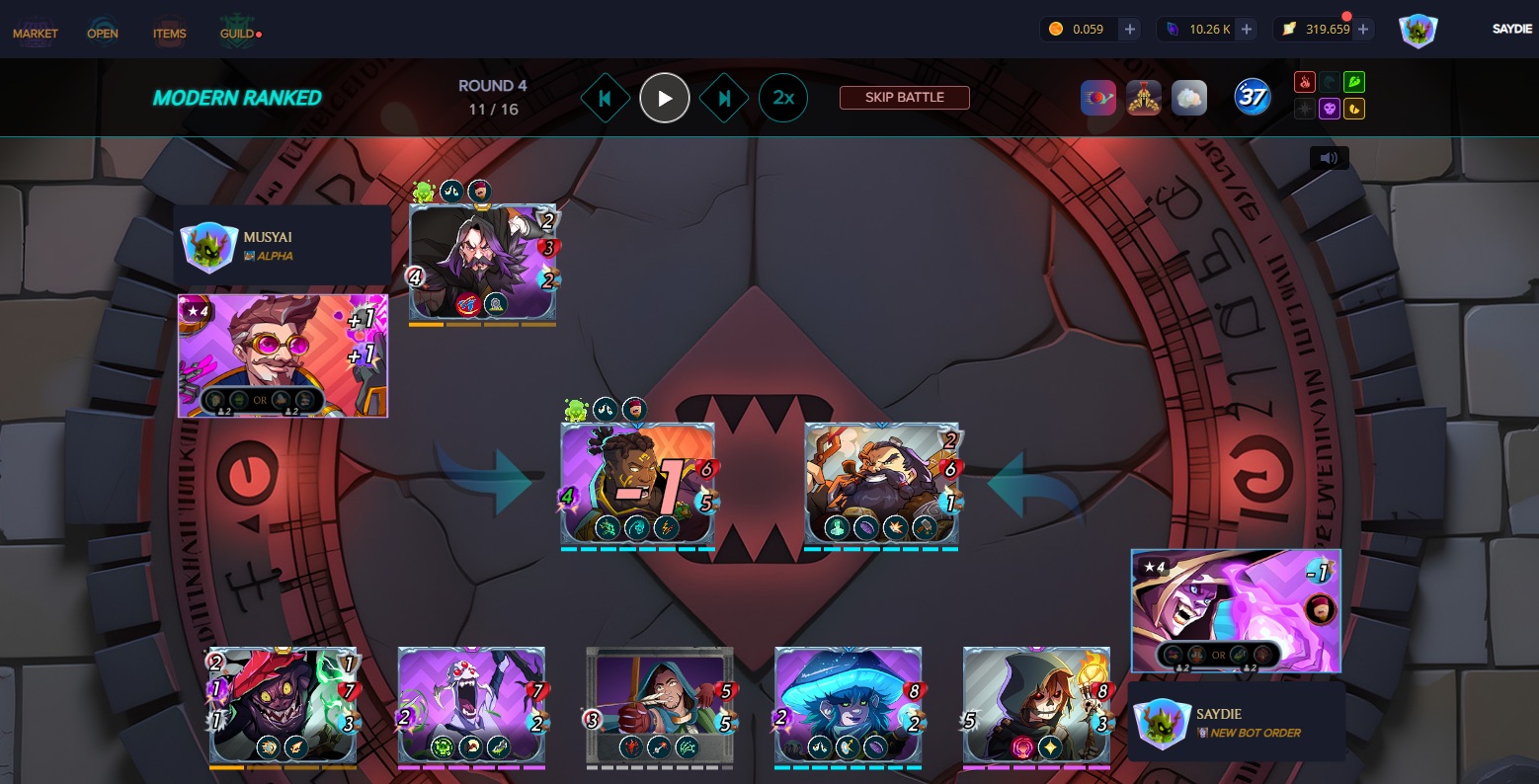Advance to the next action
This screenshot has width=1539, height=784.
(x=724, y=98)
